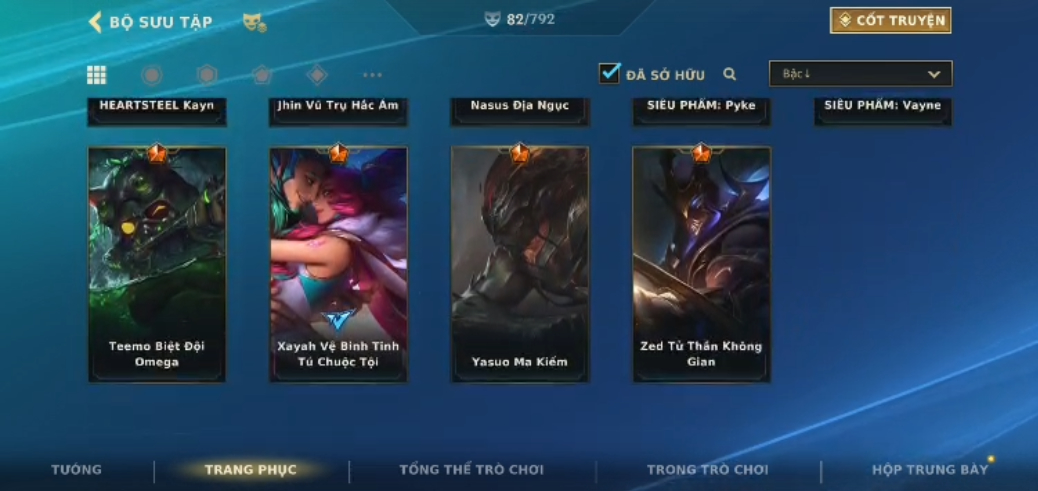
Task: Open the Nasus Địa Ngục skin
Action: [x=519, y=108]
